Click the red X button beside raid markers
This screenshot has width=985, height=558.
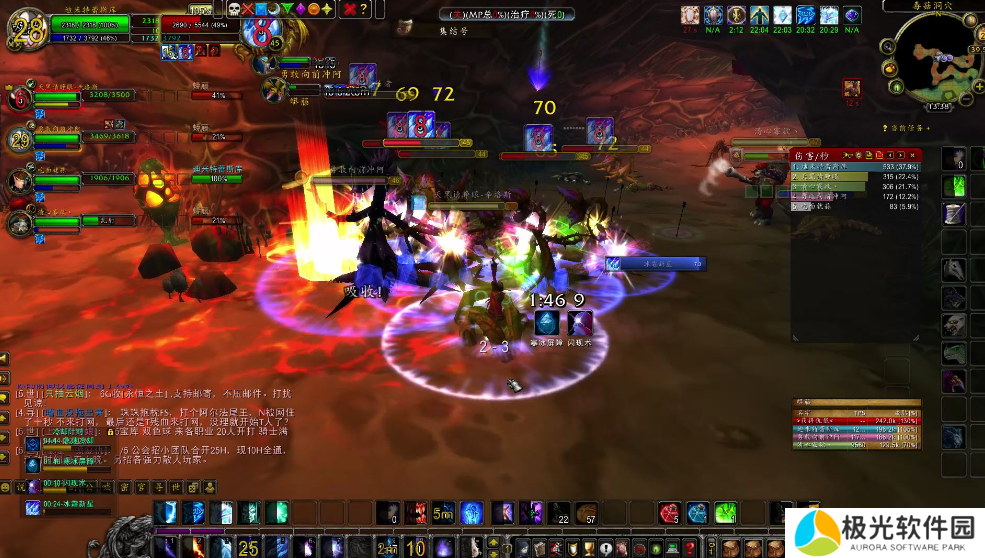[348, 9]
